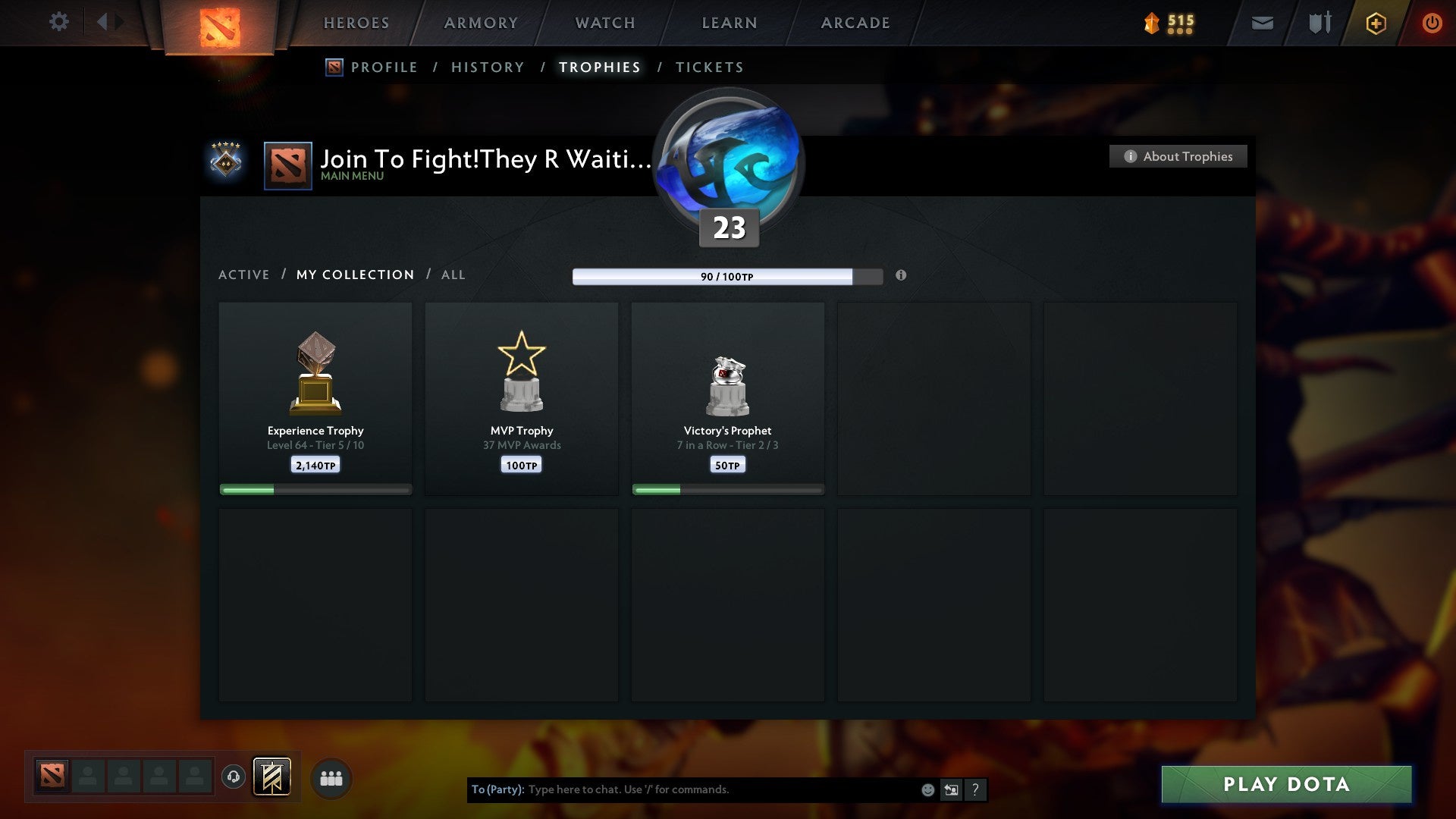Open Dota Plus subscription icon
The height and width of the screenshot is (819, 1456).
(1375, 23)
